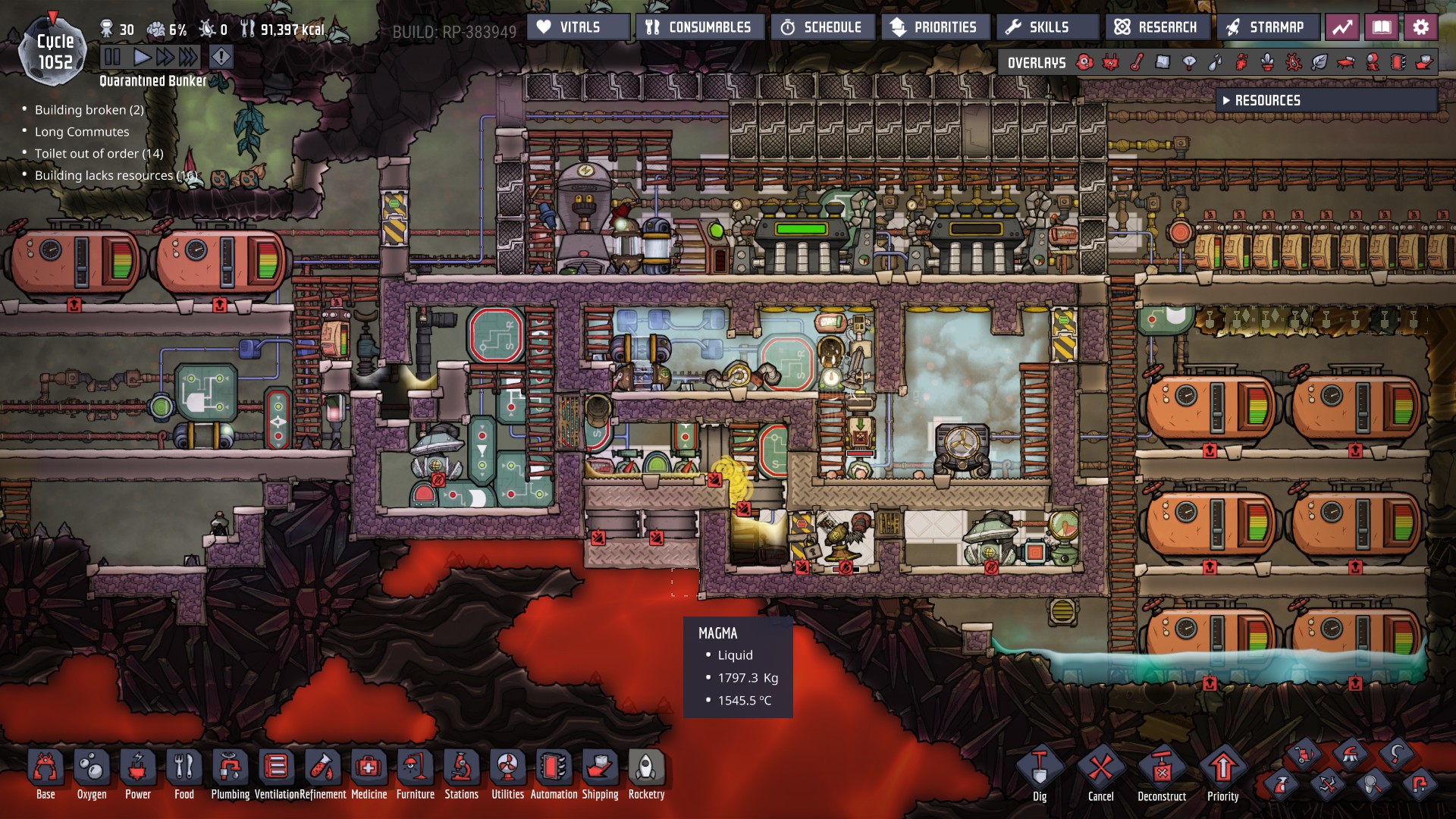Select the Rocketry build category

[646, 773]
